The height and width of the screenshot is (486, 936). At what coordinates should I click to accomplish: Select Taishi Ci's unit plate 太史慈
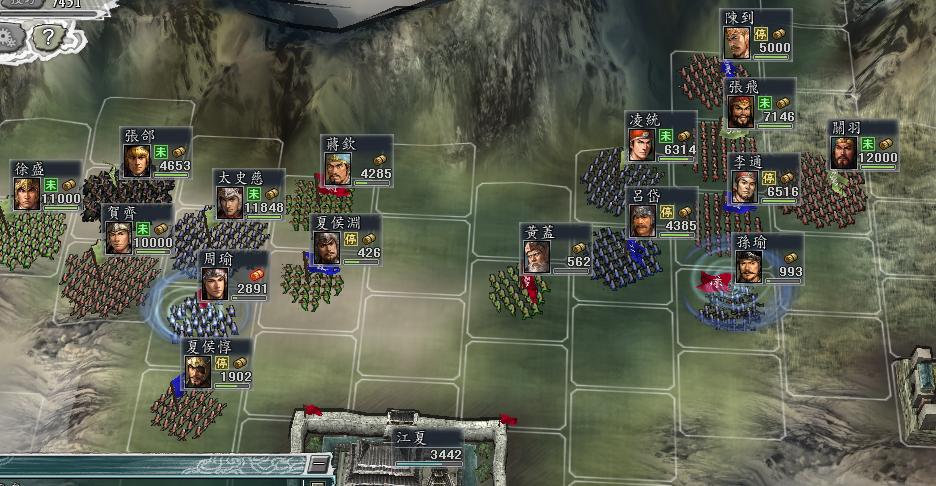point(250,195)
